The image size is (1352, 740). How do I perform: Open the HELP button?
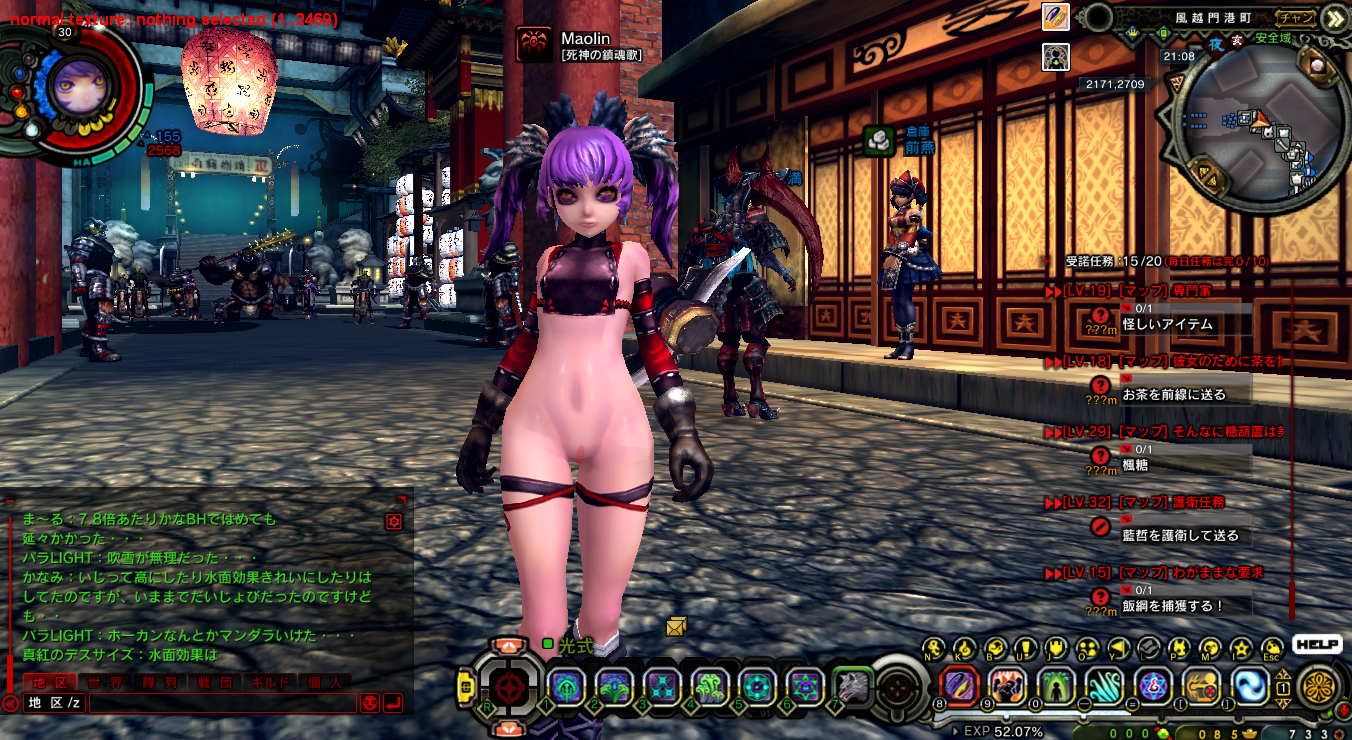pyautogui.click(x=1316, y=645)
